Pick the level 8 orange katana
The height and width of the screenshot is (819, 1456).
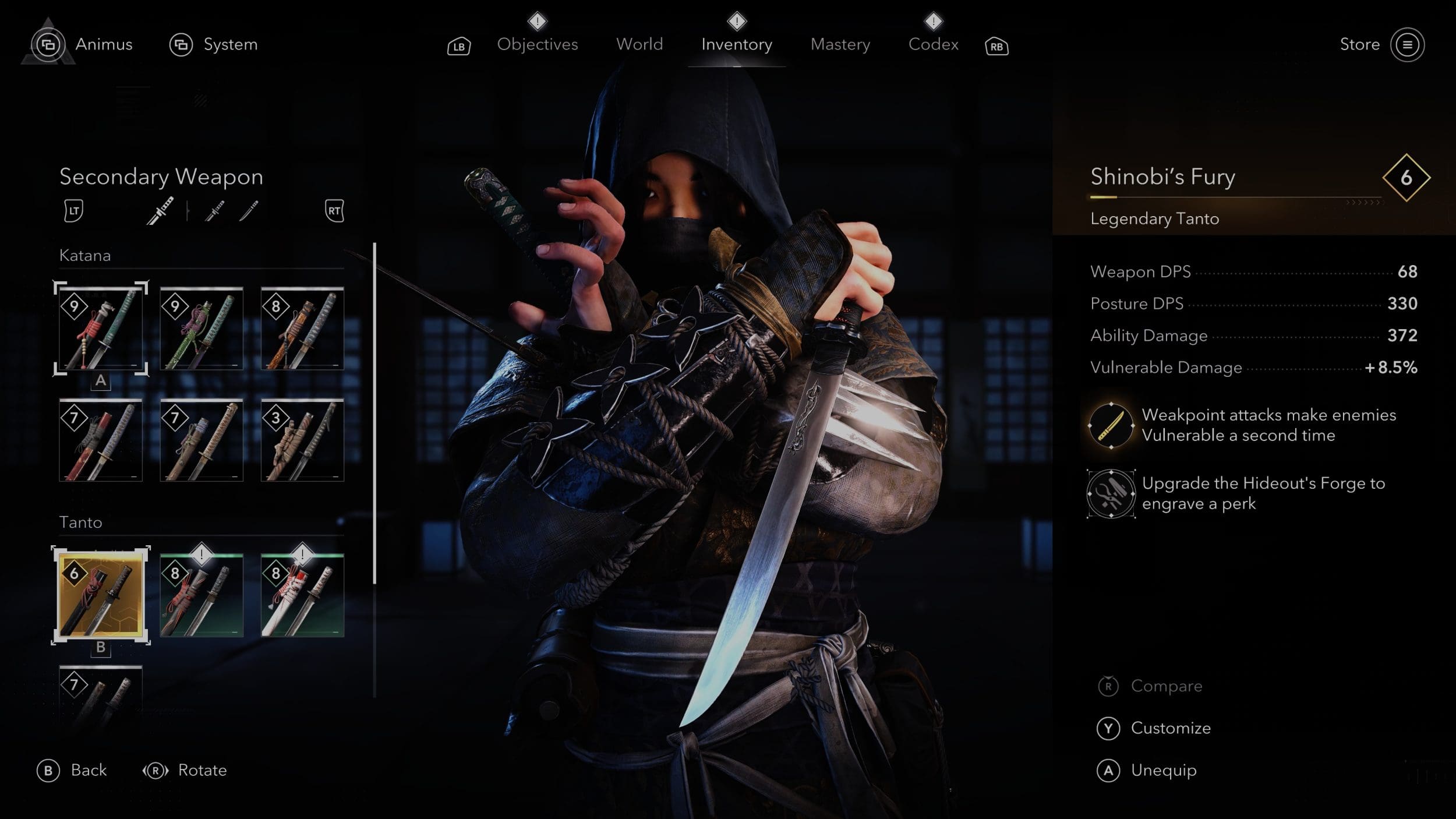pyautogui.click(x=302, y=329)
